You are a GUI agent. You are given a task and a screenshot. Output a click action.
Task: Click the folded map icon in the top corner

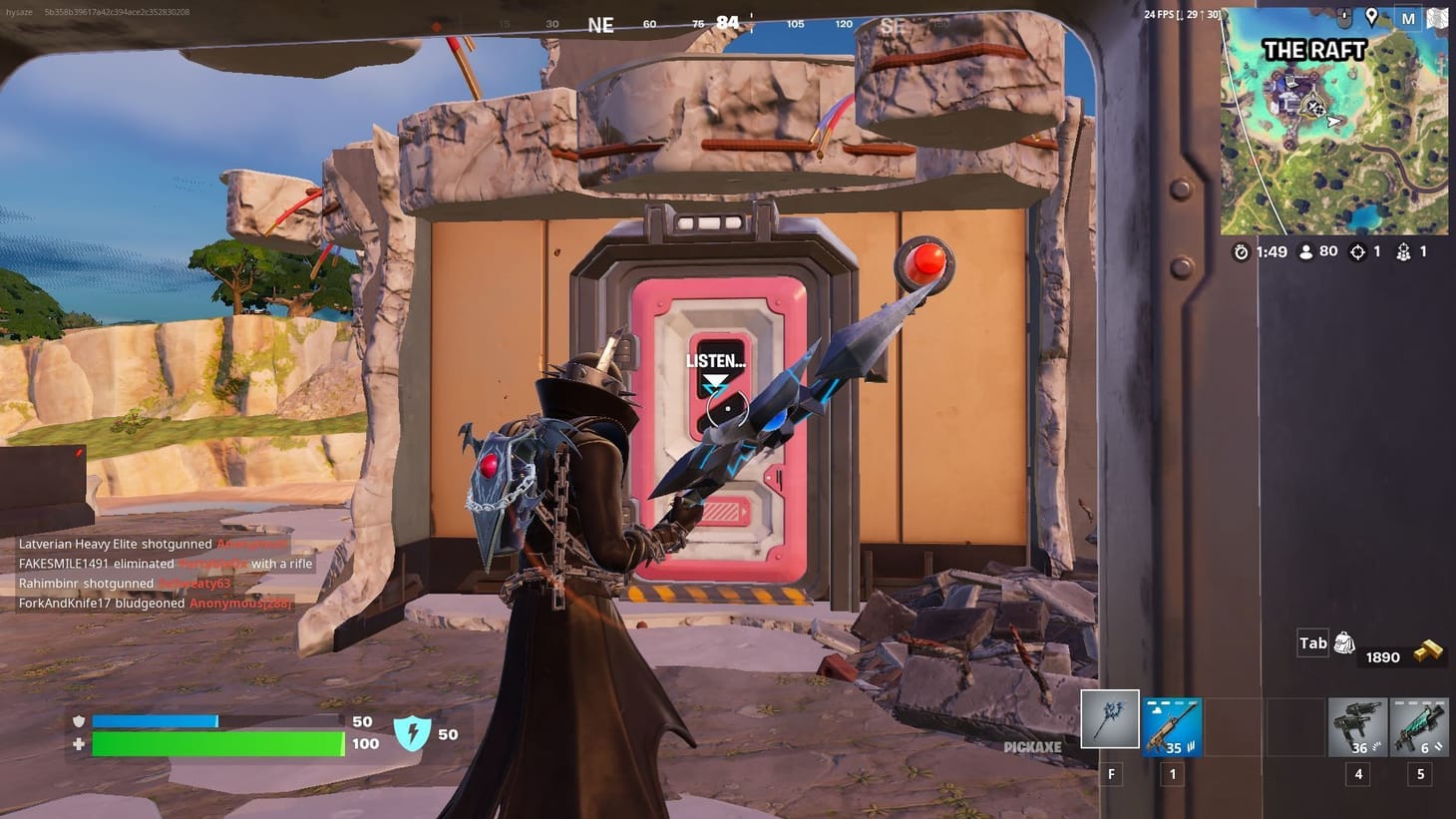(1437, 17)
